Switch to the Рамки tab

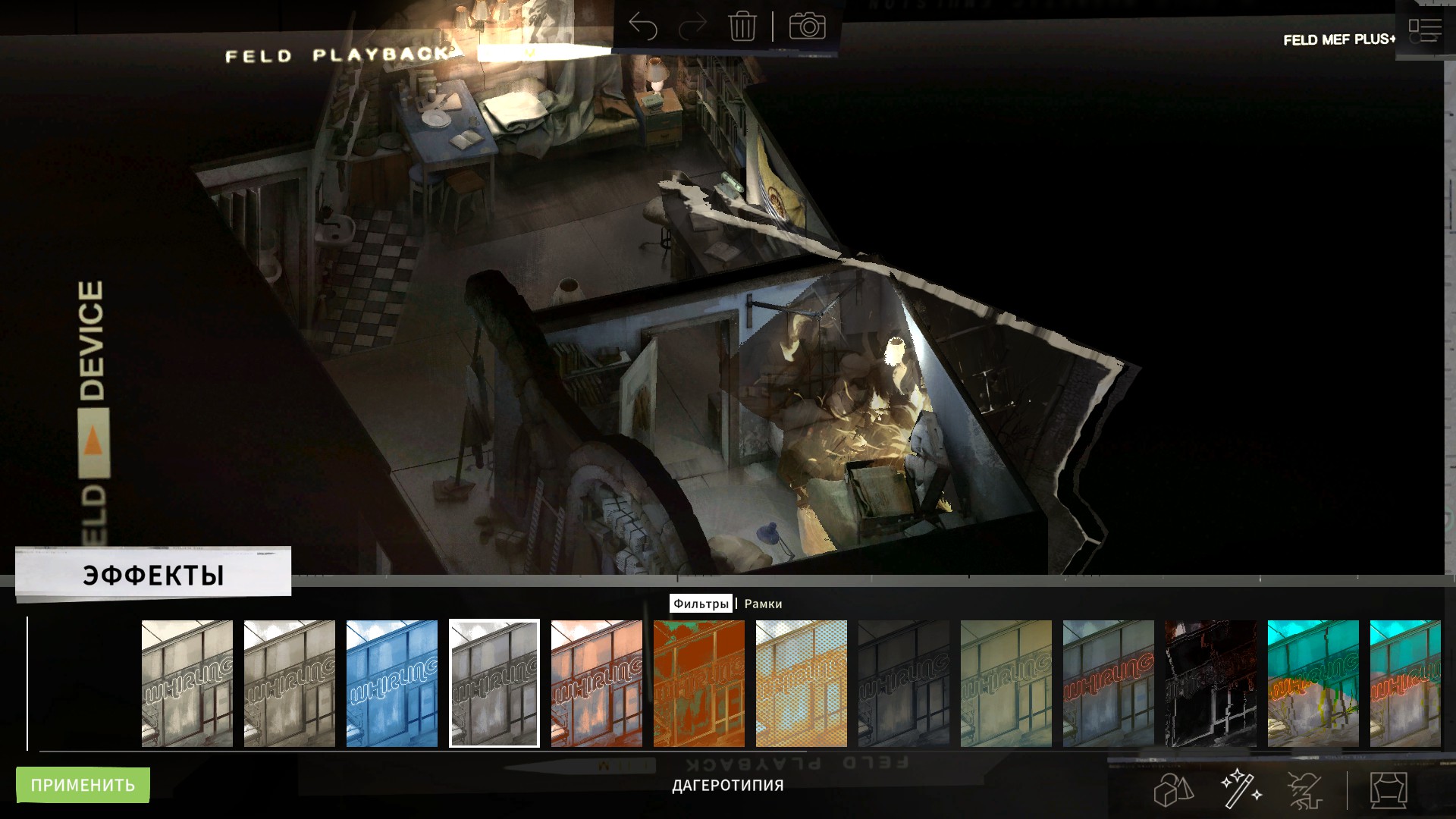763,604
